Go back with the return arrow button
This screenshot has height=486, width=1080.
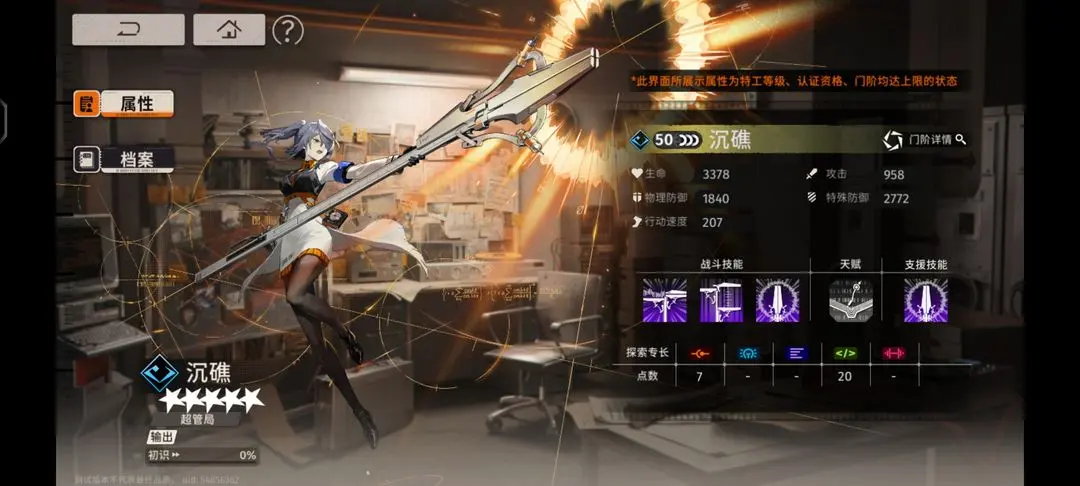pos(128,30)
